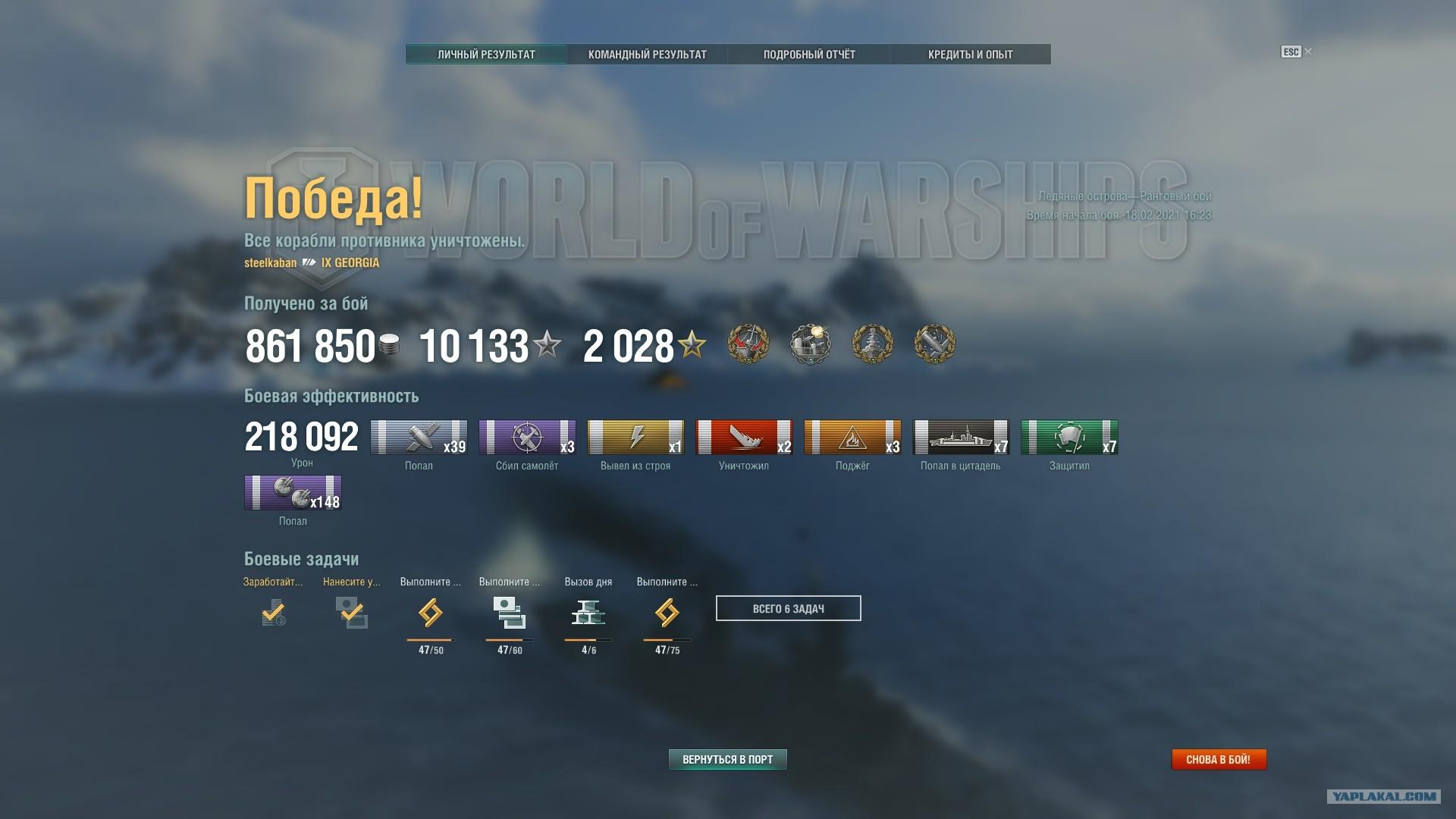Select the Кредиты и опыт tab
The height and width of the screenshot is (819, 1456).
970,55
